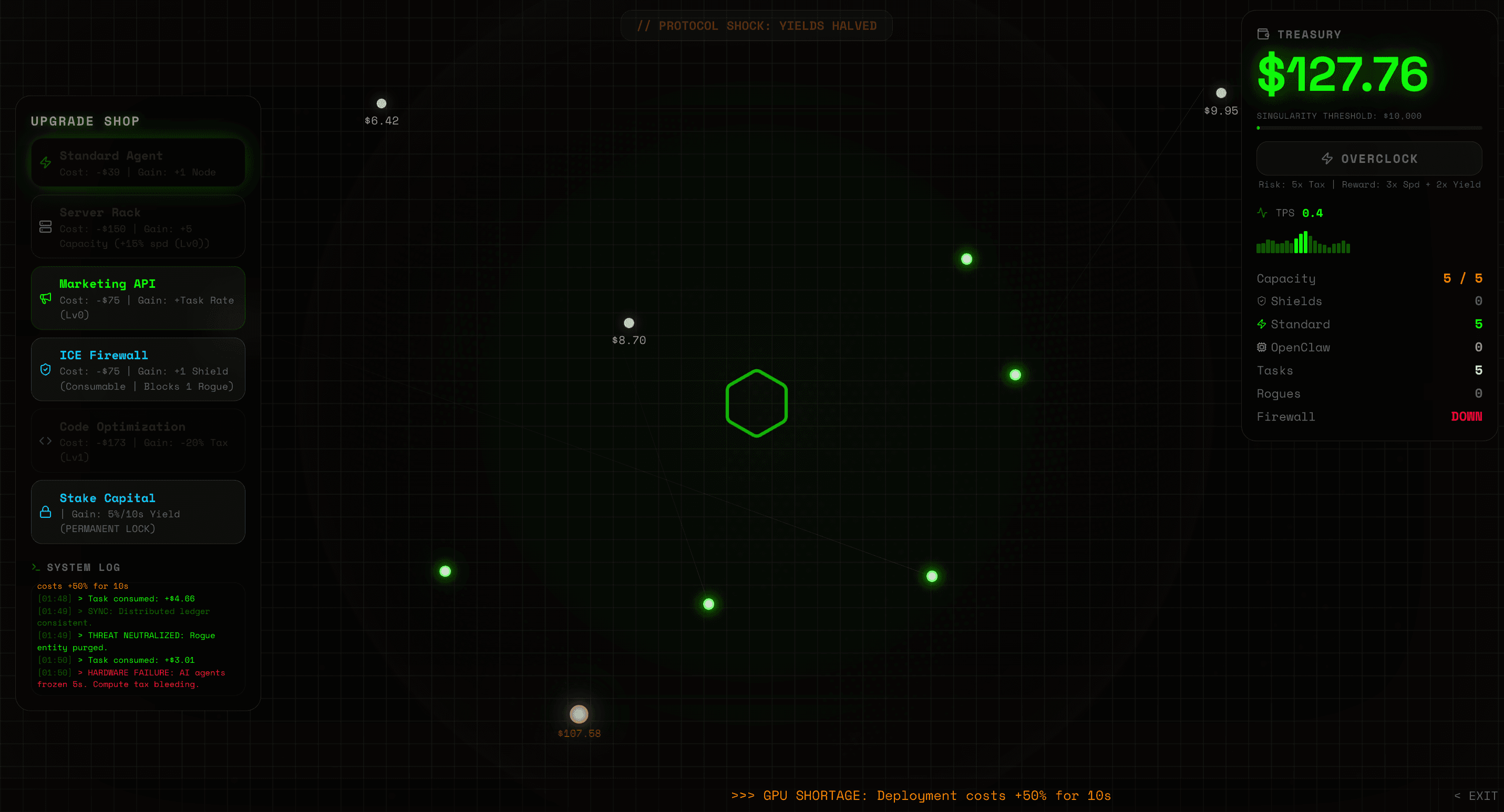Click the server rack icon in Upgrade Shop
The height and width of the screenshot is (812, 1504).
click(x=46, y=226)
